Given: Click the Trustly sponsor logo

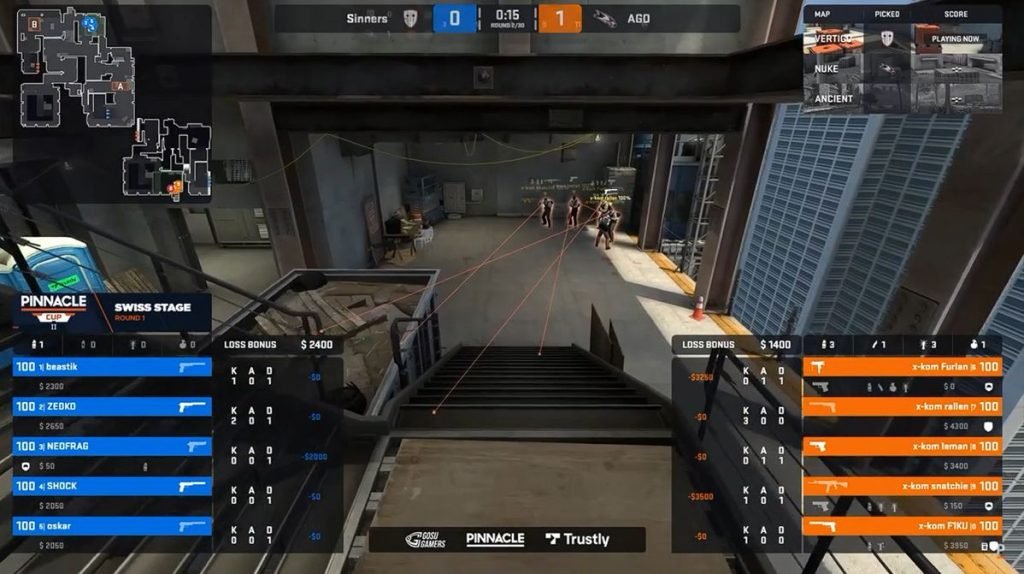Looking at the screenshot, I should click(x=578, y=539).
